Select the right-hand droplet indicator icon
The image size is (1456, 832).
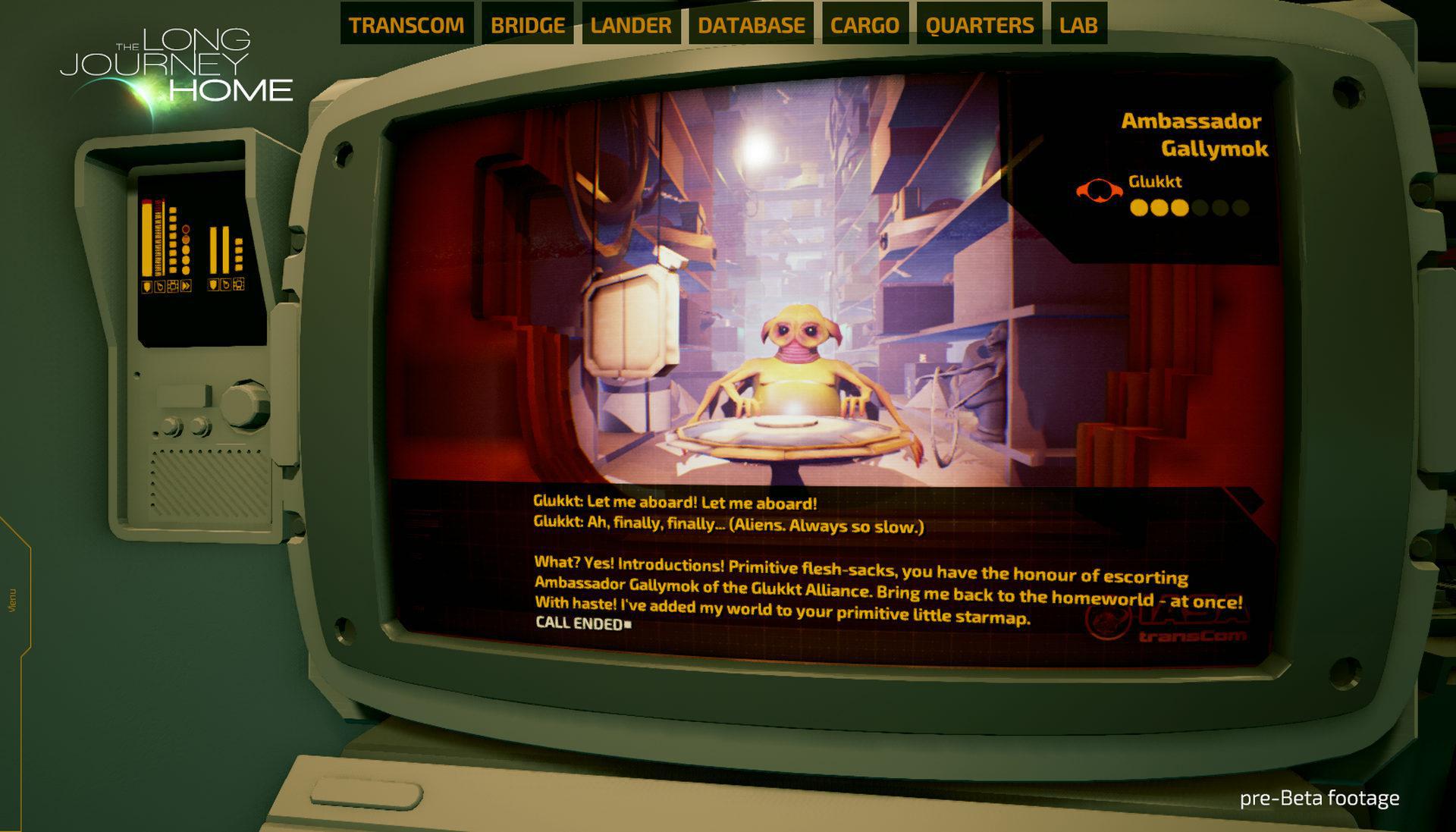click(x=226, y=286)
